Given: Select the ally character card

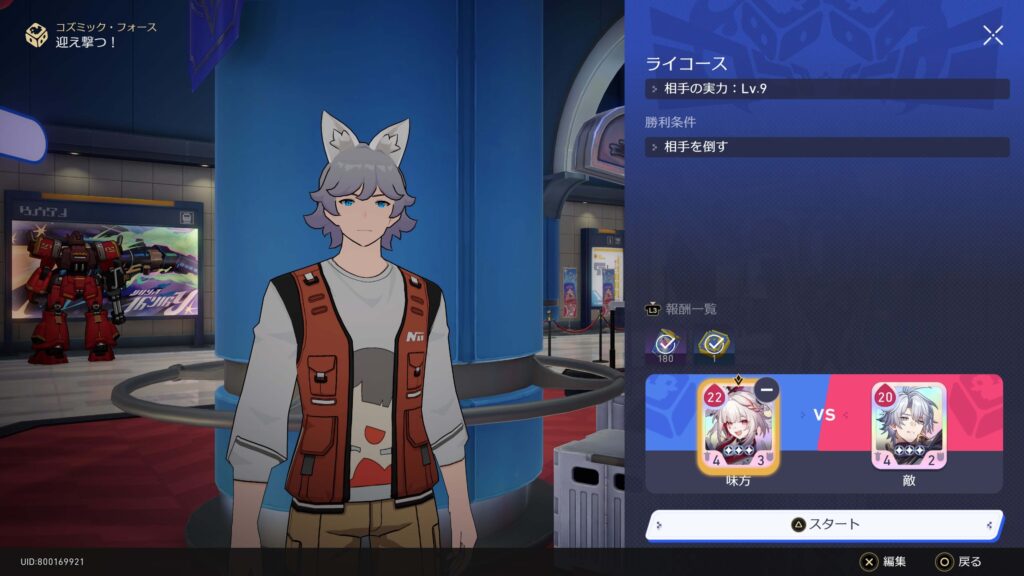Looking at the screenshot, I should [x=736, y=428].
